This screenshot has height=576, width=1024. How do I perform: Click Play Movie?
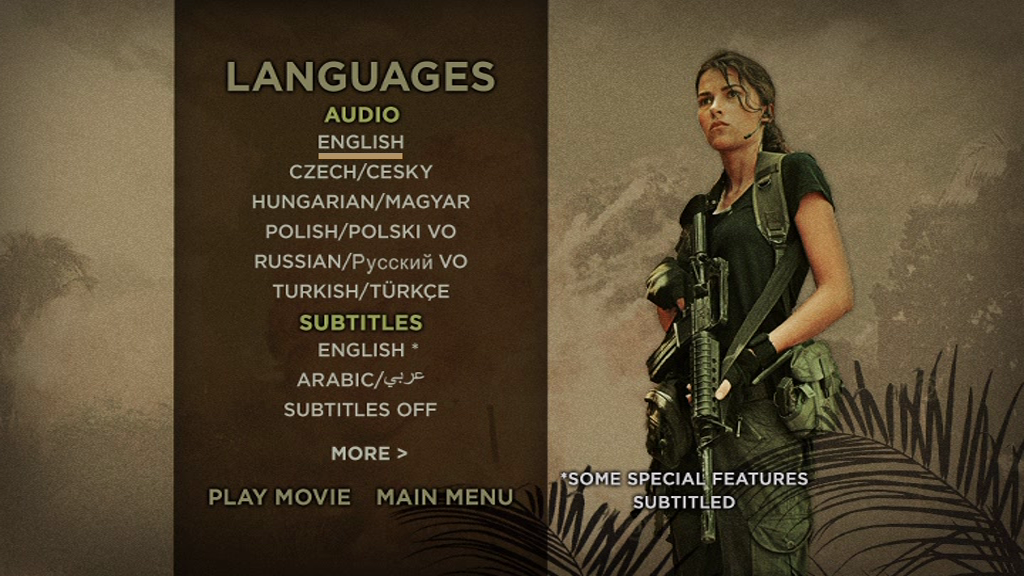(x=279, y=497)
